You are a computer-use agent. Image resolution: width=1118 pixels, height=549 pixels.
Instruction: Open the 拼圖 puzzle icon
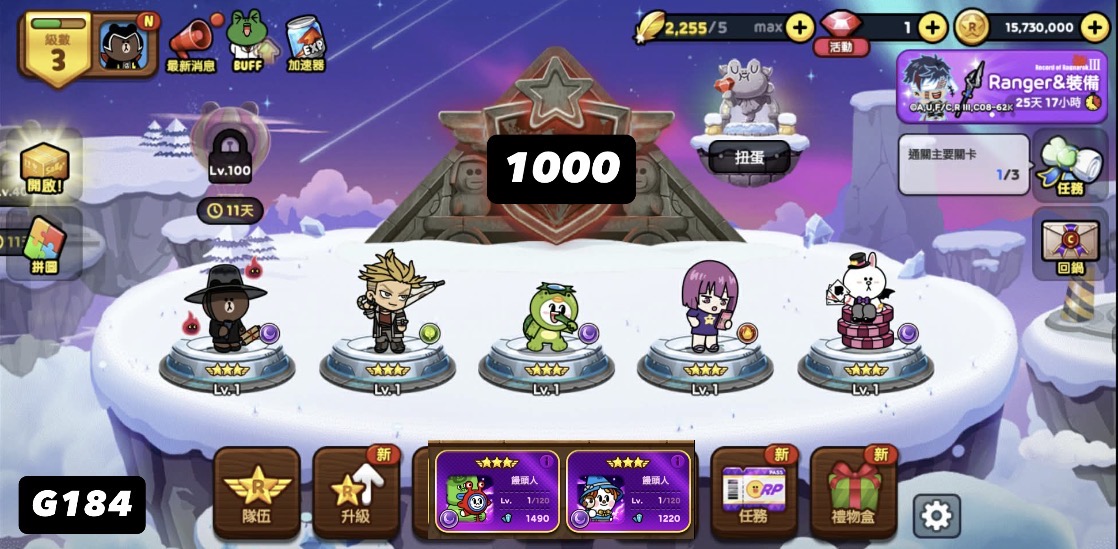(45, 243)
